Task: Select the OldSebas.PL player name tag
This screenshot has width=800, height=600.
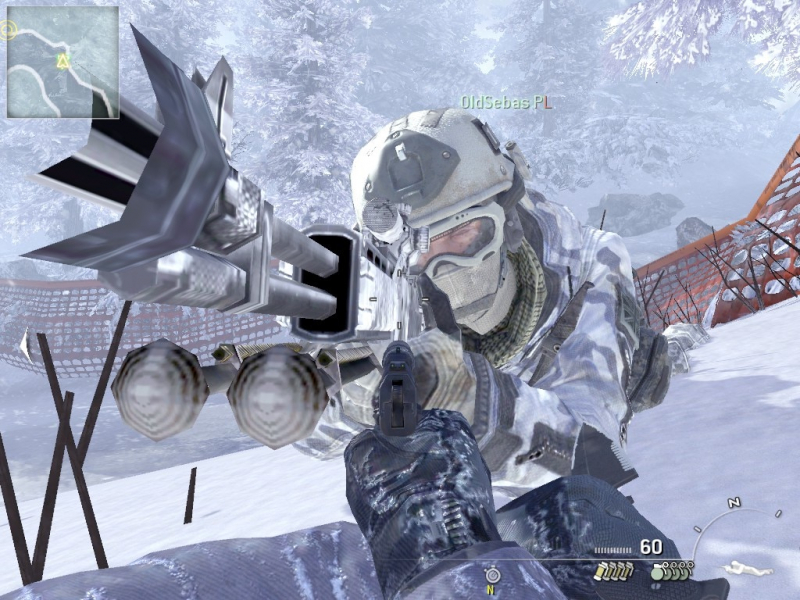Action: pyautogui.click(x=506, y=101)
